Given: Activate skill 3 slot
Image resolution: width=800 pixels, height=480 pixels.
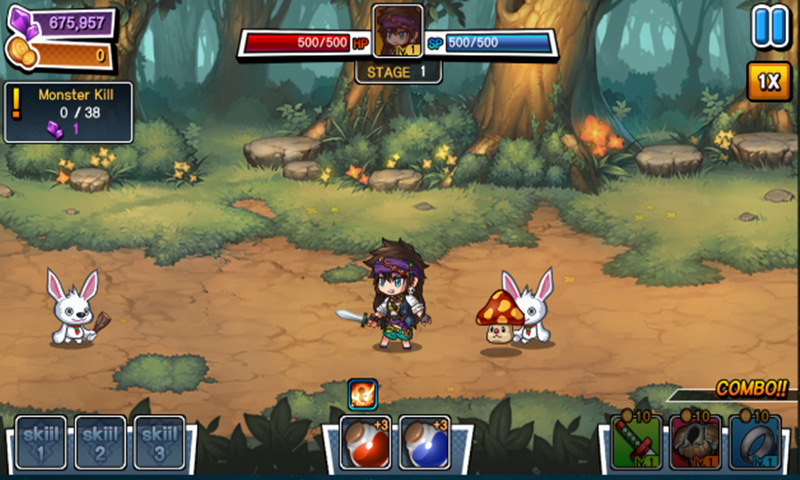Looking at the screenshot, I should tap(160, 442).
